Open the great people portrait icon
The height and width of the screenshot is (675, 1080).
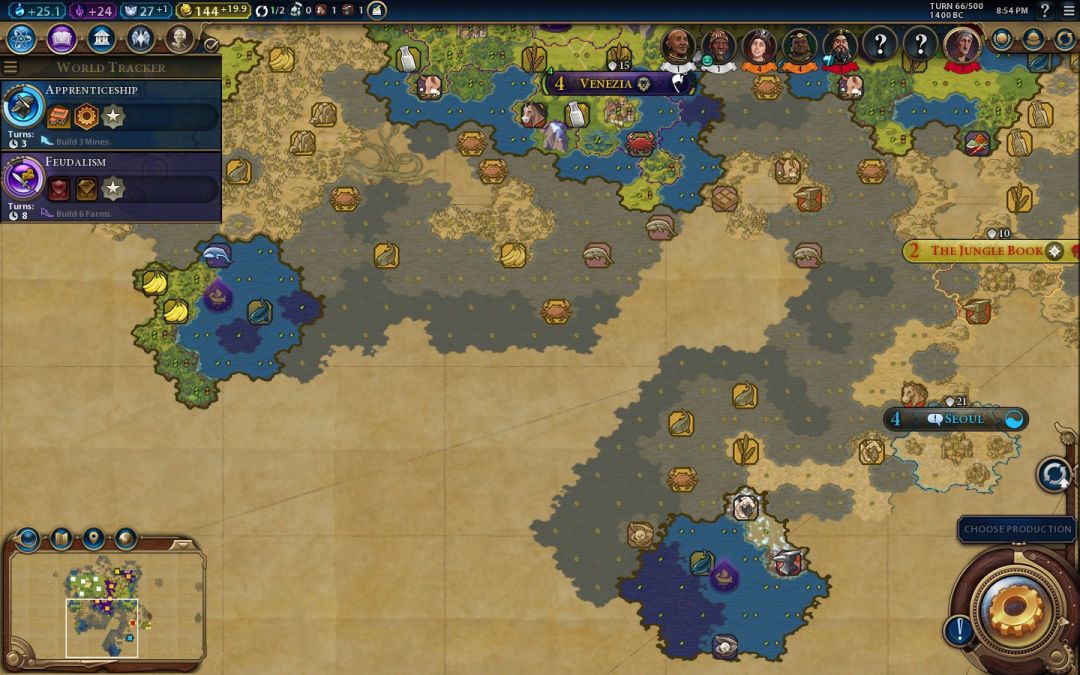(179, 39)
